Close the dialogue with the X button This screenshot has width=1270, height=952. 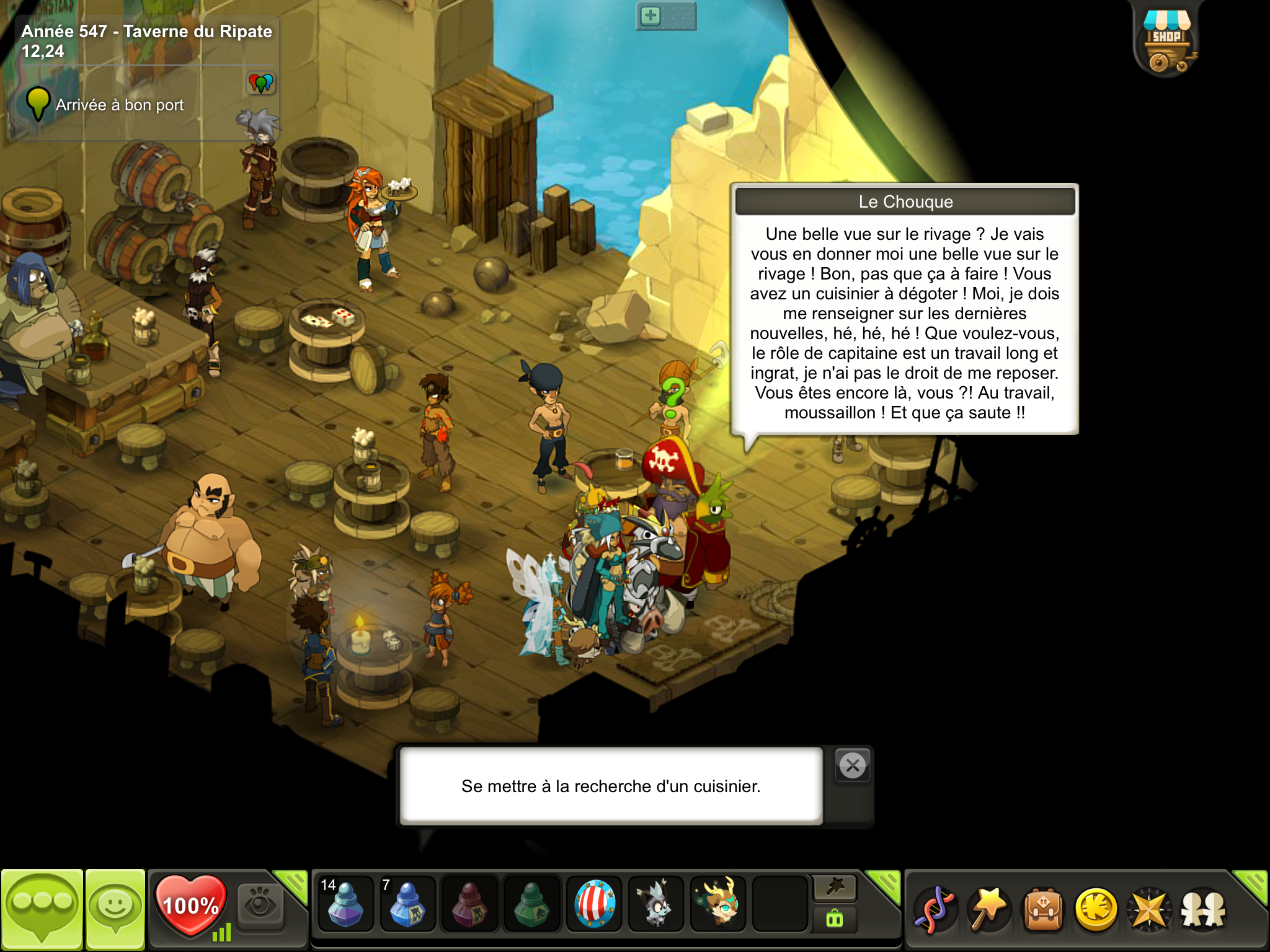[x=853, y=766]
